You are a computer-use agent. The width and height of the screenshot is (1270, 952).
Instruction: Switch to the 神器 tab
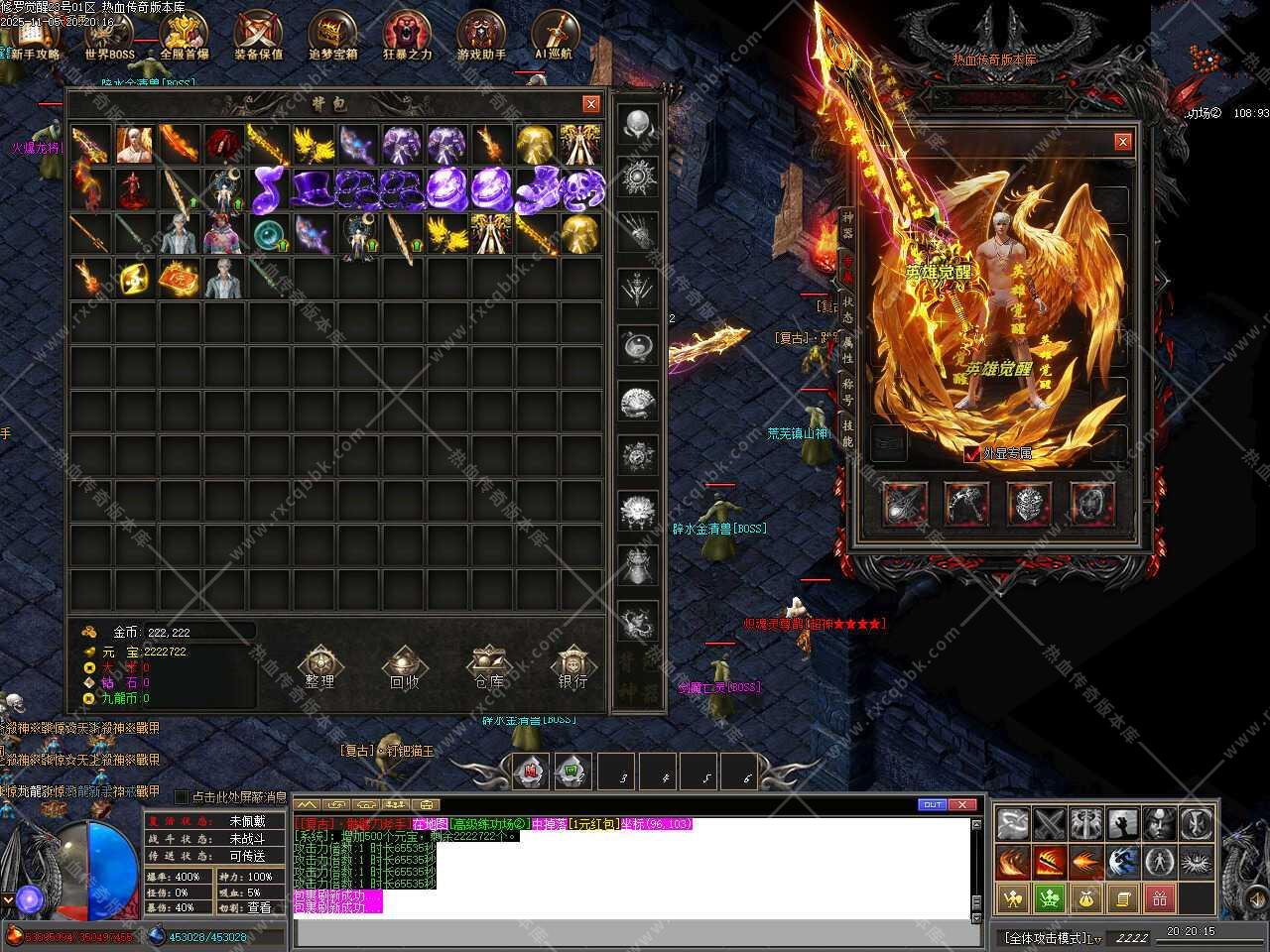[x=847, y=225]
